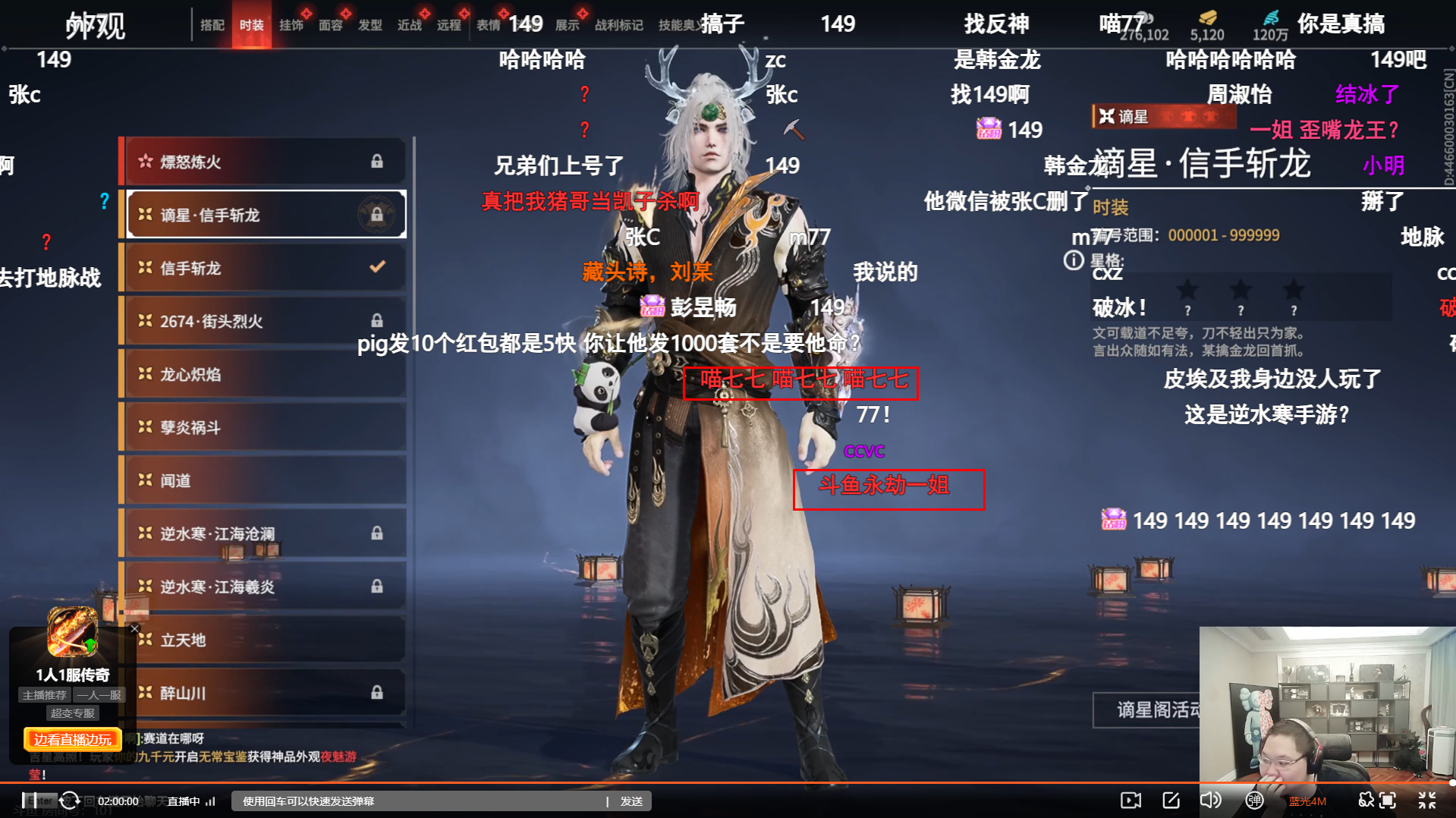This screenshot has height=818, width=1456.
Task: Open danmaku edit pencil icon in player bar
Action: (1171, 800)
